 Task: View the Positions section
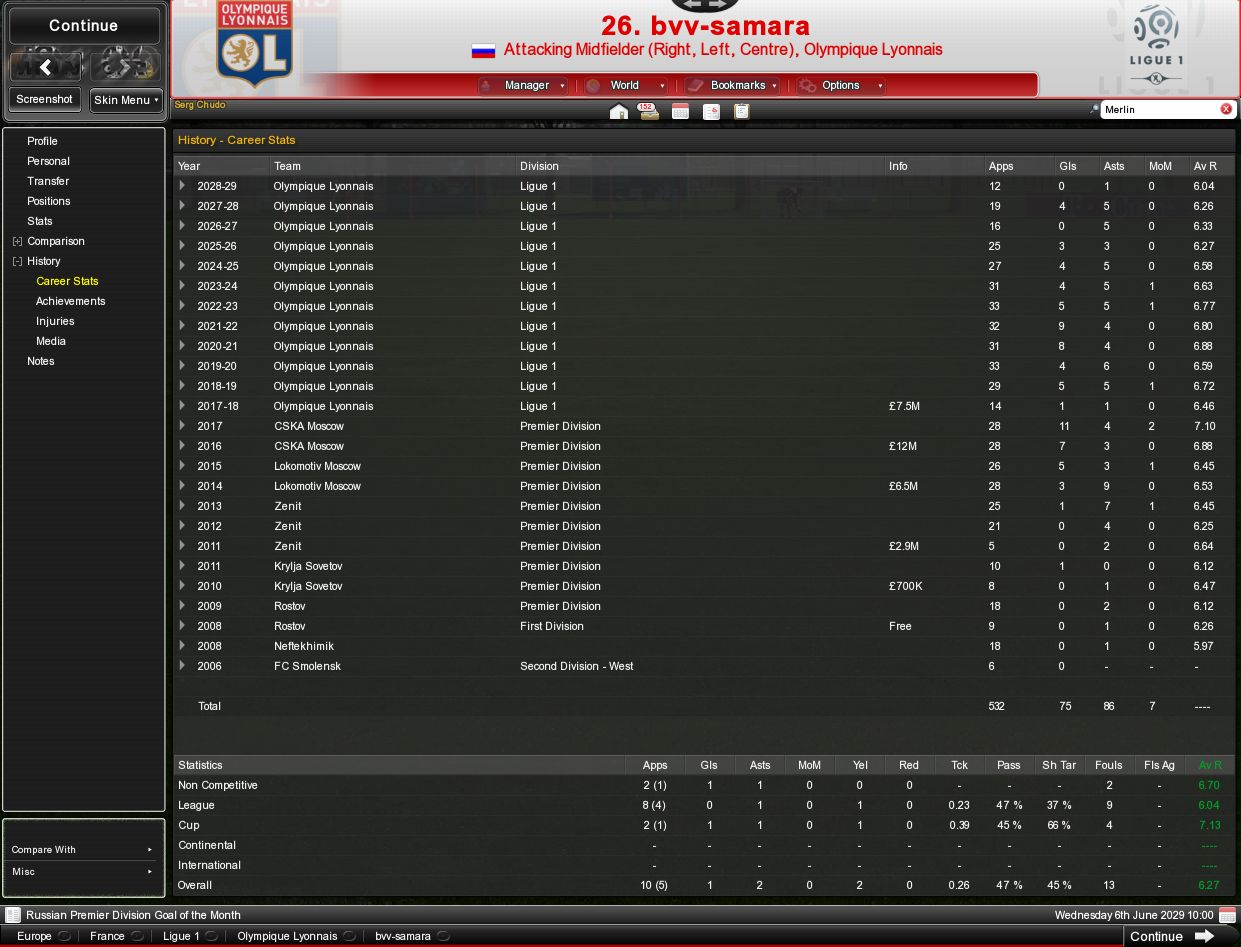click(48, 201)
